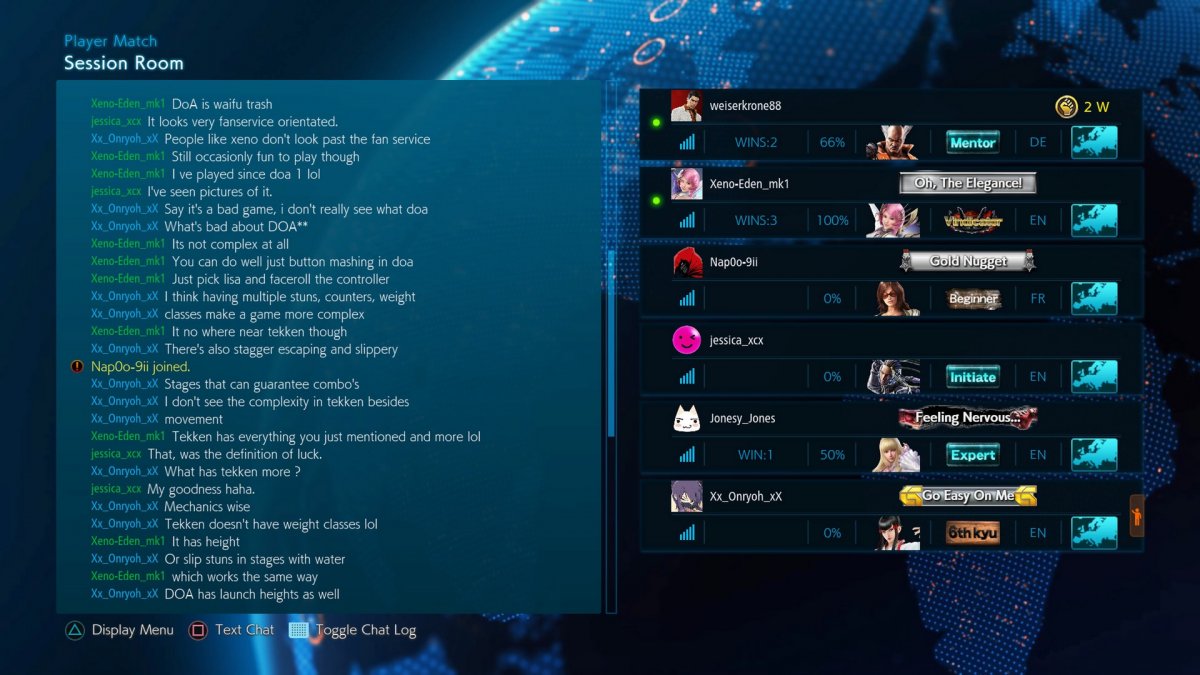The width and height of the screenshot is (1200, 675).
Task: Click the 'Feeling Nervous...' title plate
Action: 968,417
